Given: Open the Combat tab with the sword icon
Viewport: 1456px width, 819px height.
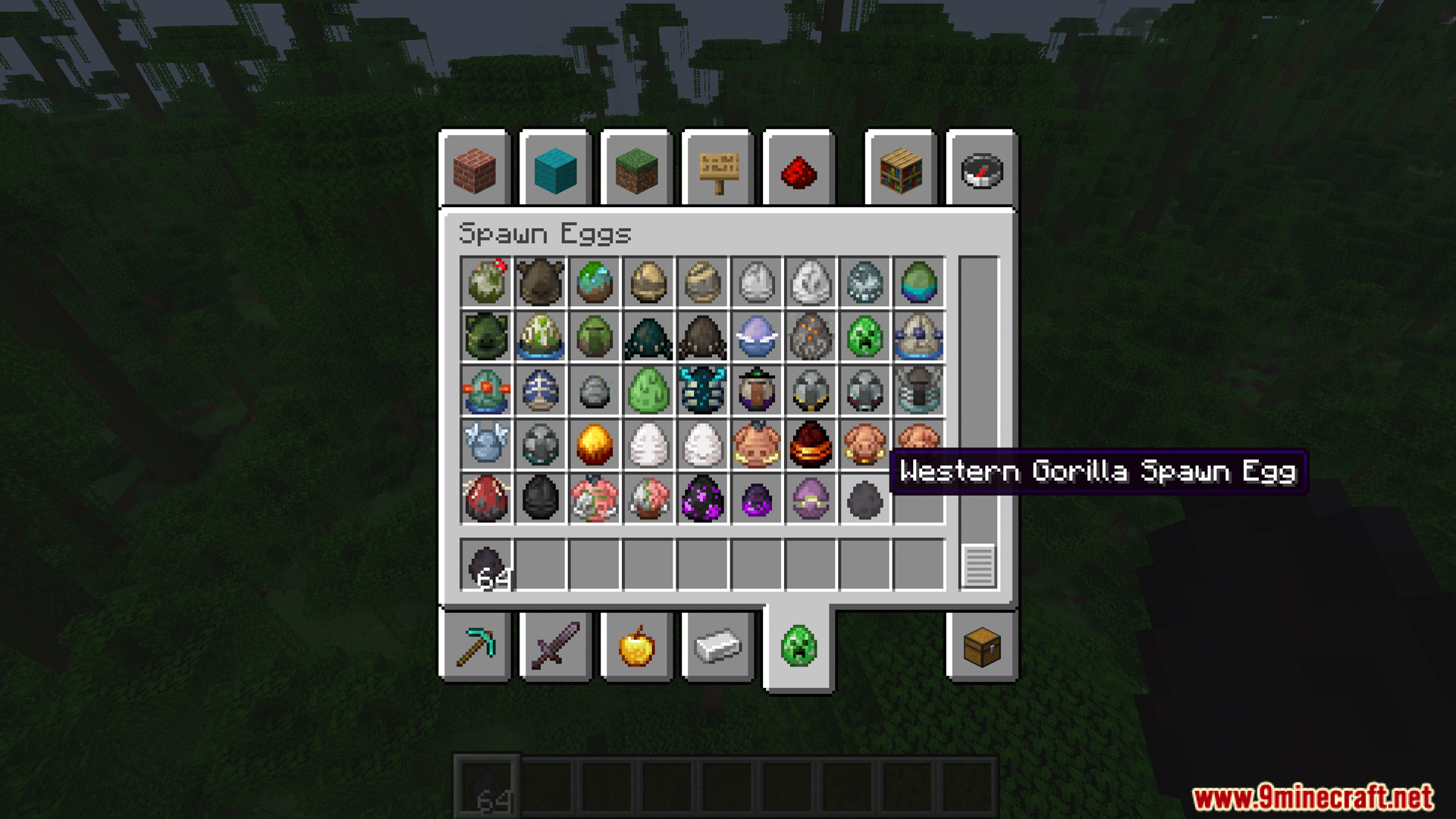Looking at the screenshot, I should pyautogui.click(x=554, y=647).
